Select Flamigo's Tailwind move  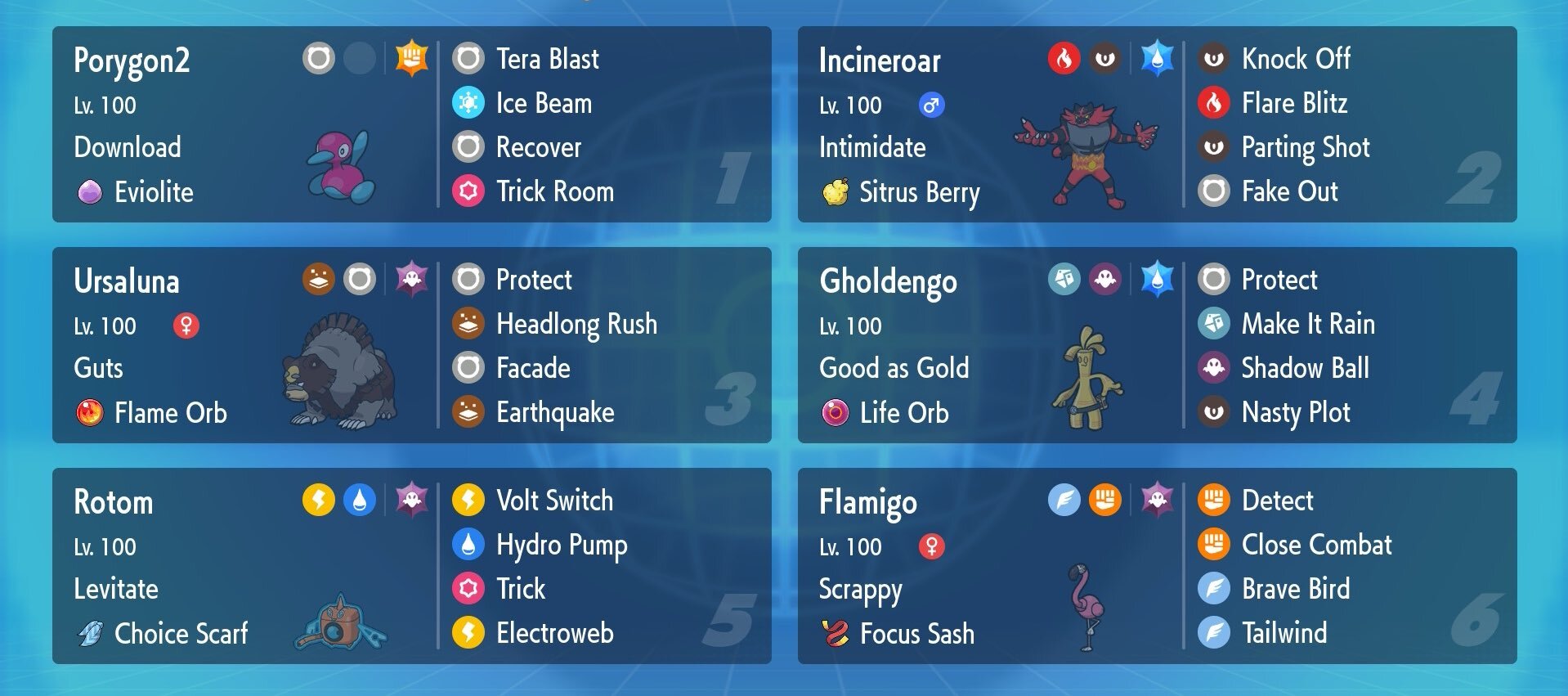click(x=1284, y=633)
